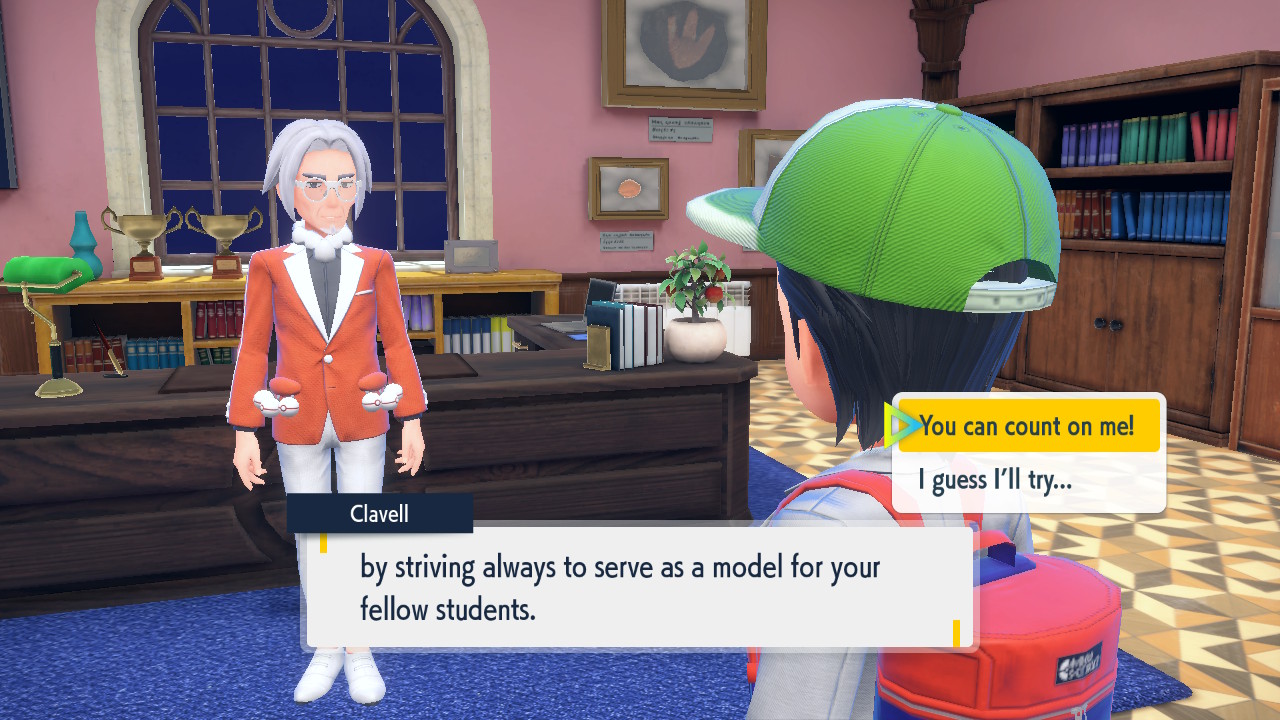Select the "I guess I'll try..." response
This screenshot has height=720, width=1280.
tap(996, 481)
